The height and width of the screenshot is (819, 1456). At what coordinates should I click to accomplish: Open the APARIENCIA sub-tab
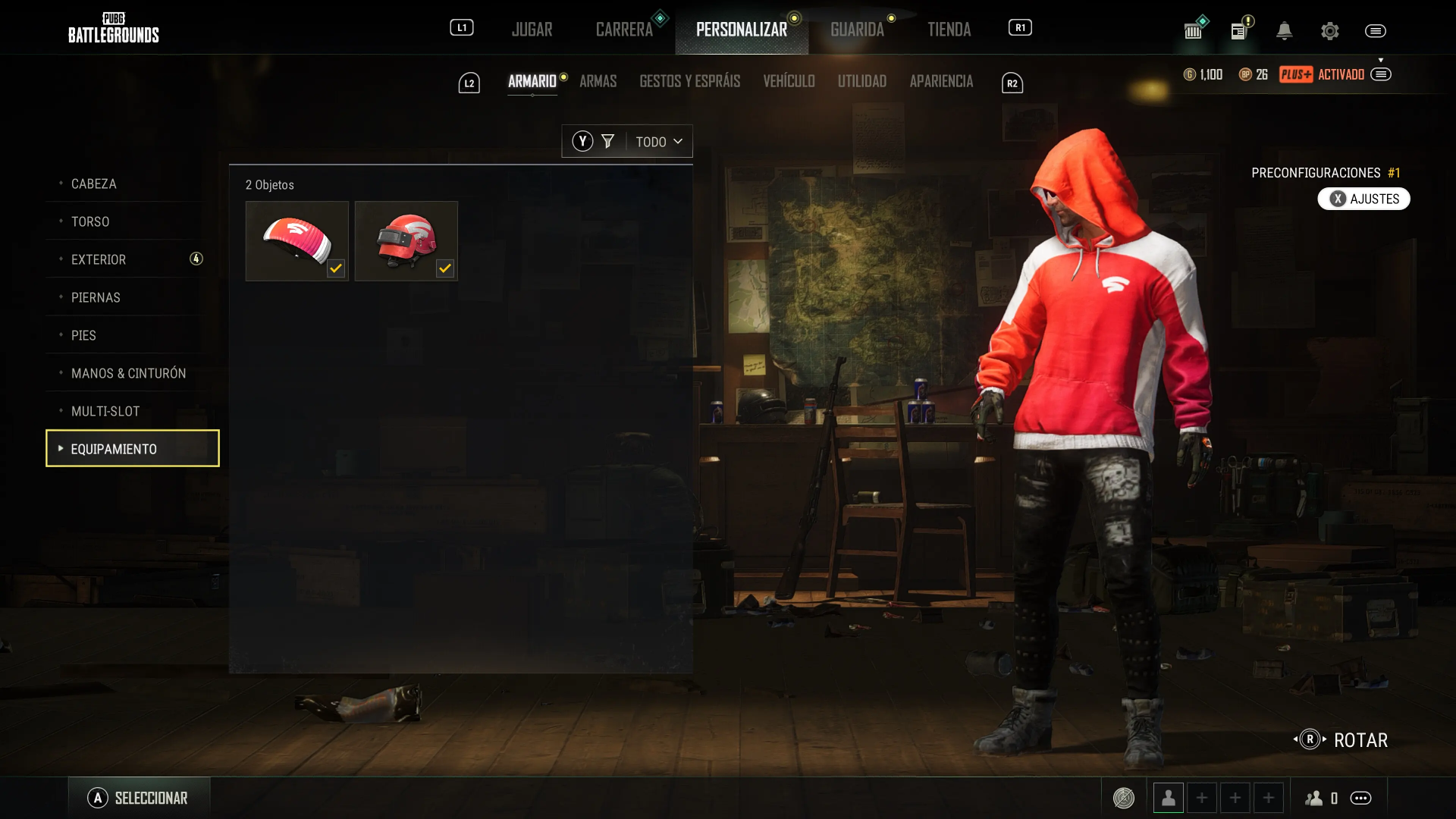[941, 81]
